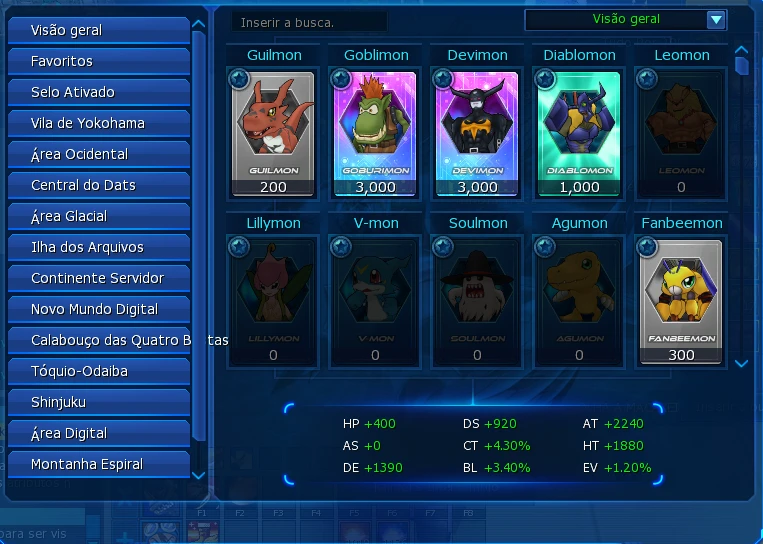Choose Vila de Yokohama area
763x544 pixels.
pos(98,123)
